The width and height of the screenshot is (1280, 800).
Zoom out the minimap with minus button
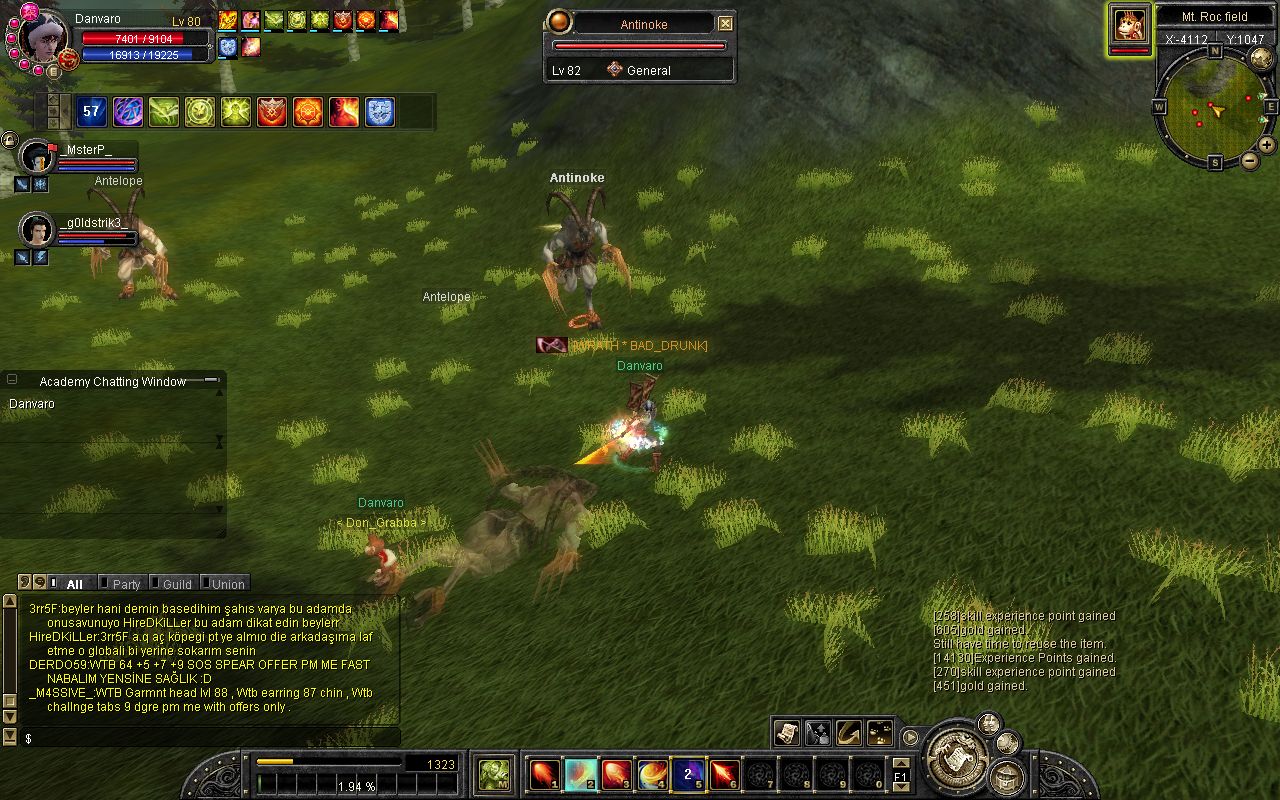(x=1250, y=161)
